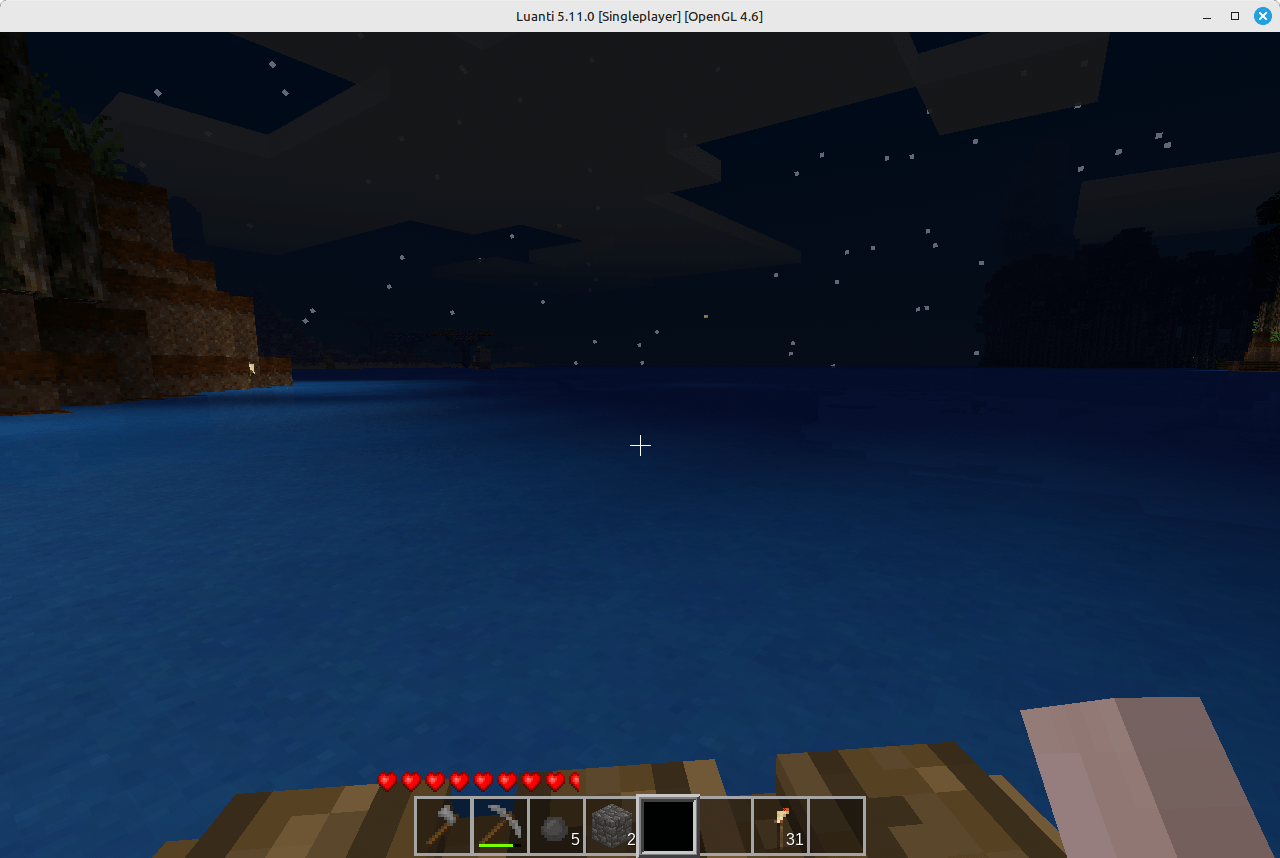Select the stone pickaxe in the hotbar
This screenshot has width=1280, height=858.
tap(500, 824)
